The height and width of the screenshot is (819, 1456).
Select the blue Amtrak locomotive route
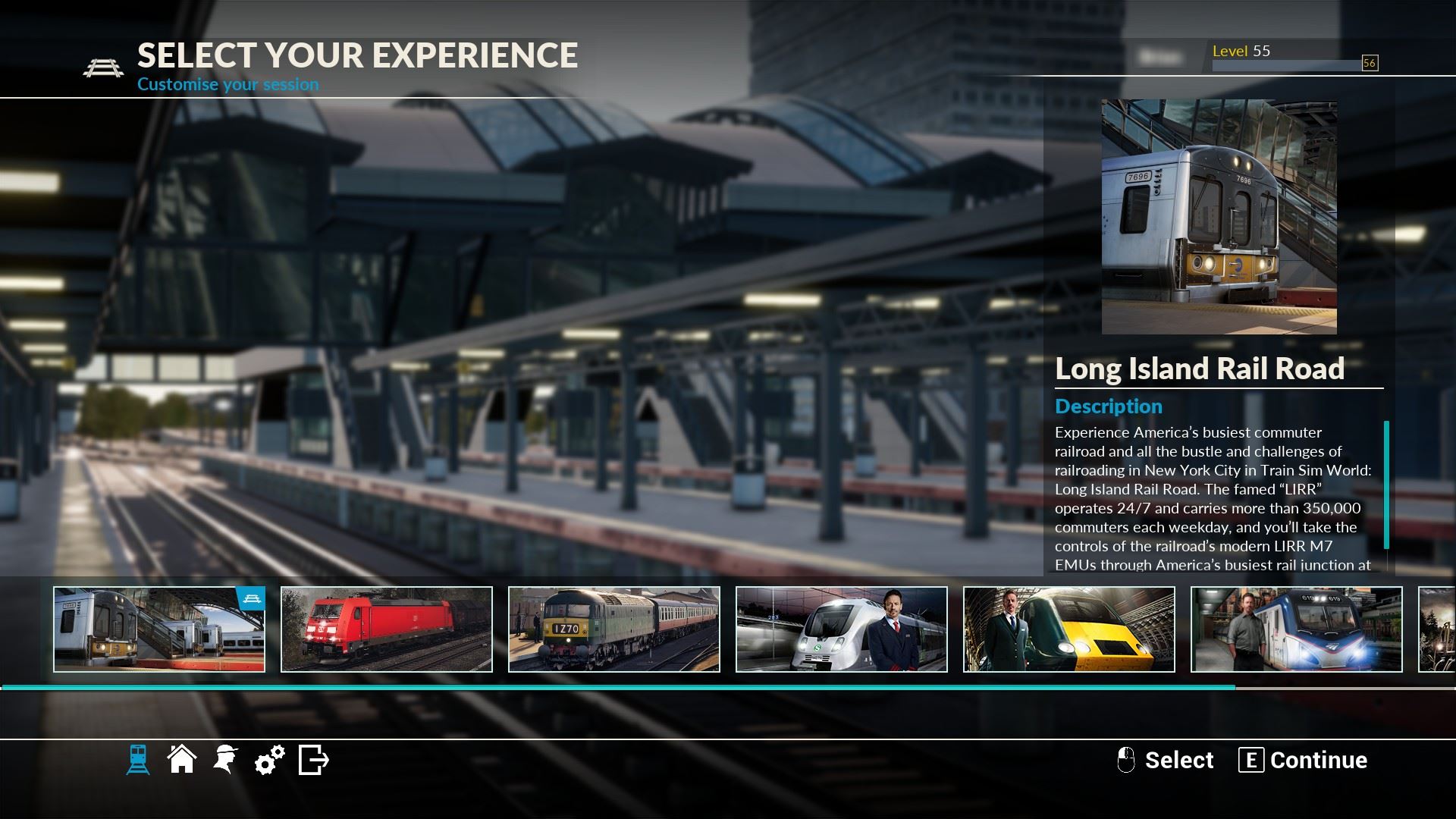[x=1297, y=629]
